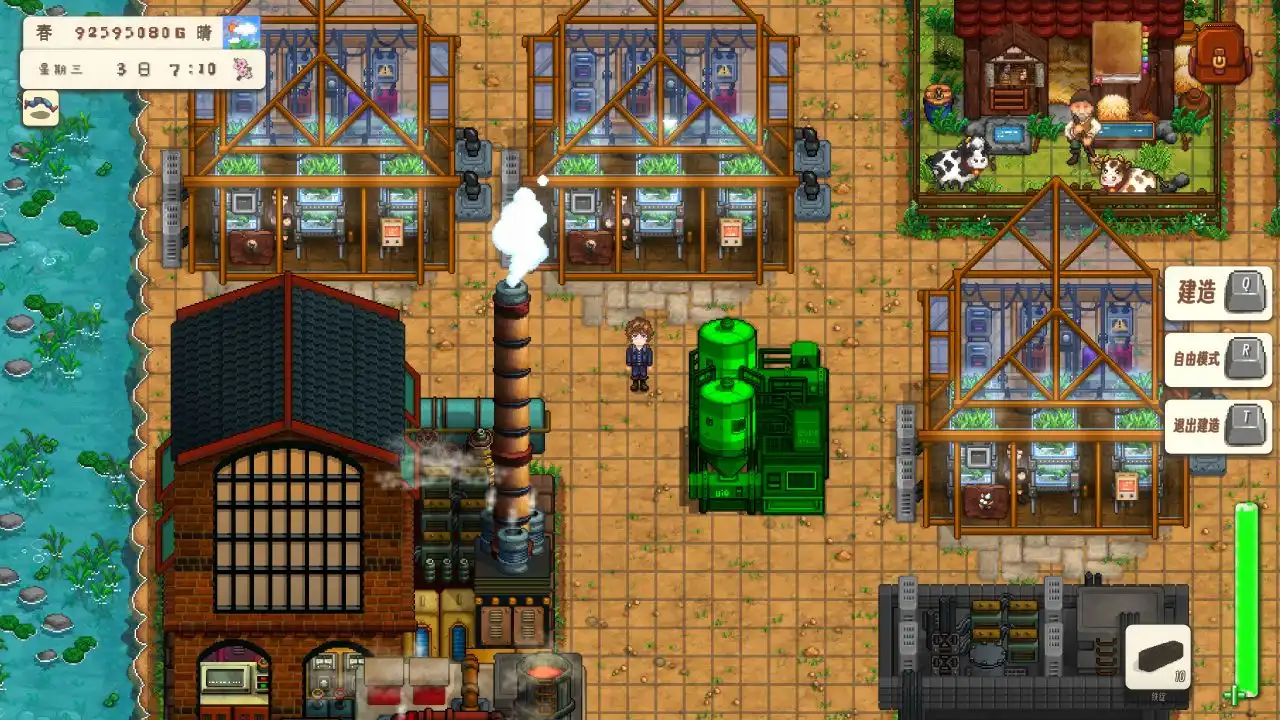The width and height of the screenshot is (1280, 720).
Task: Click the sunny weather icon
Action: click(x=241, y=33)
